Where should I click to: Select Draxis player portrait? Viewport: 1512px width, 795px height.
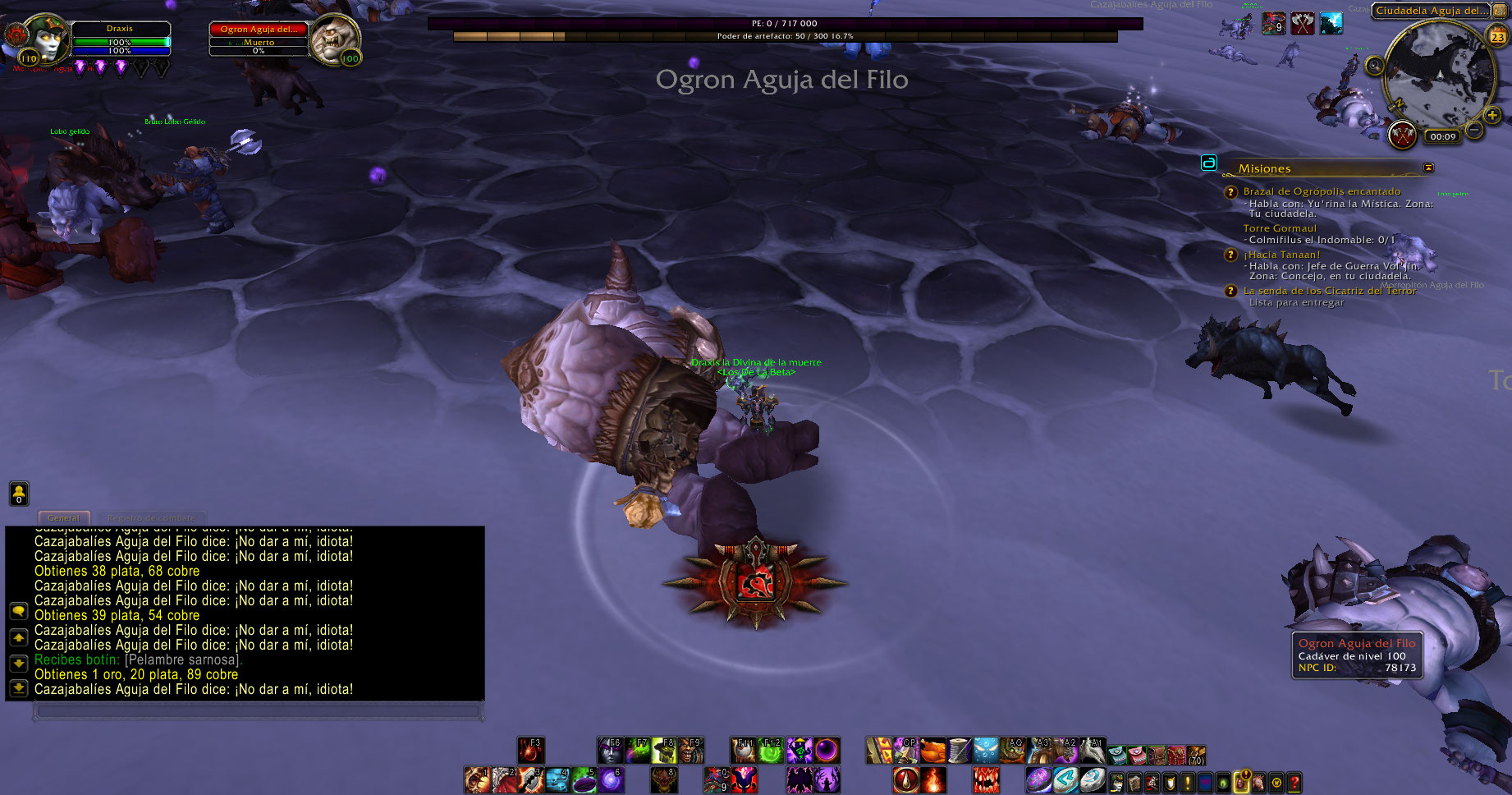coord(46,39)
